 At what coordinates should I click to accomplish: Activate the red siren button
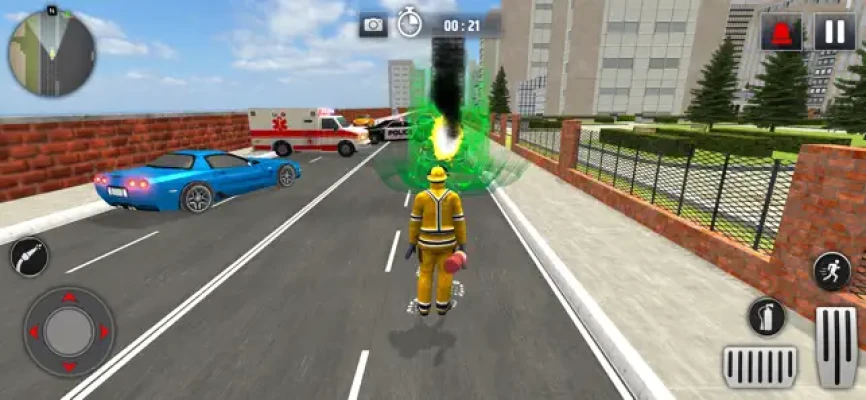coord(781,31)
